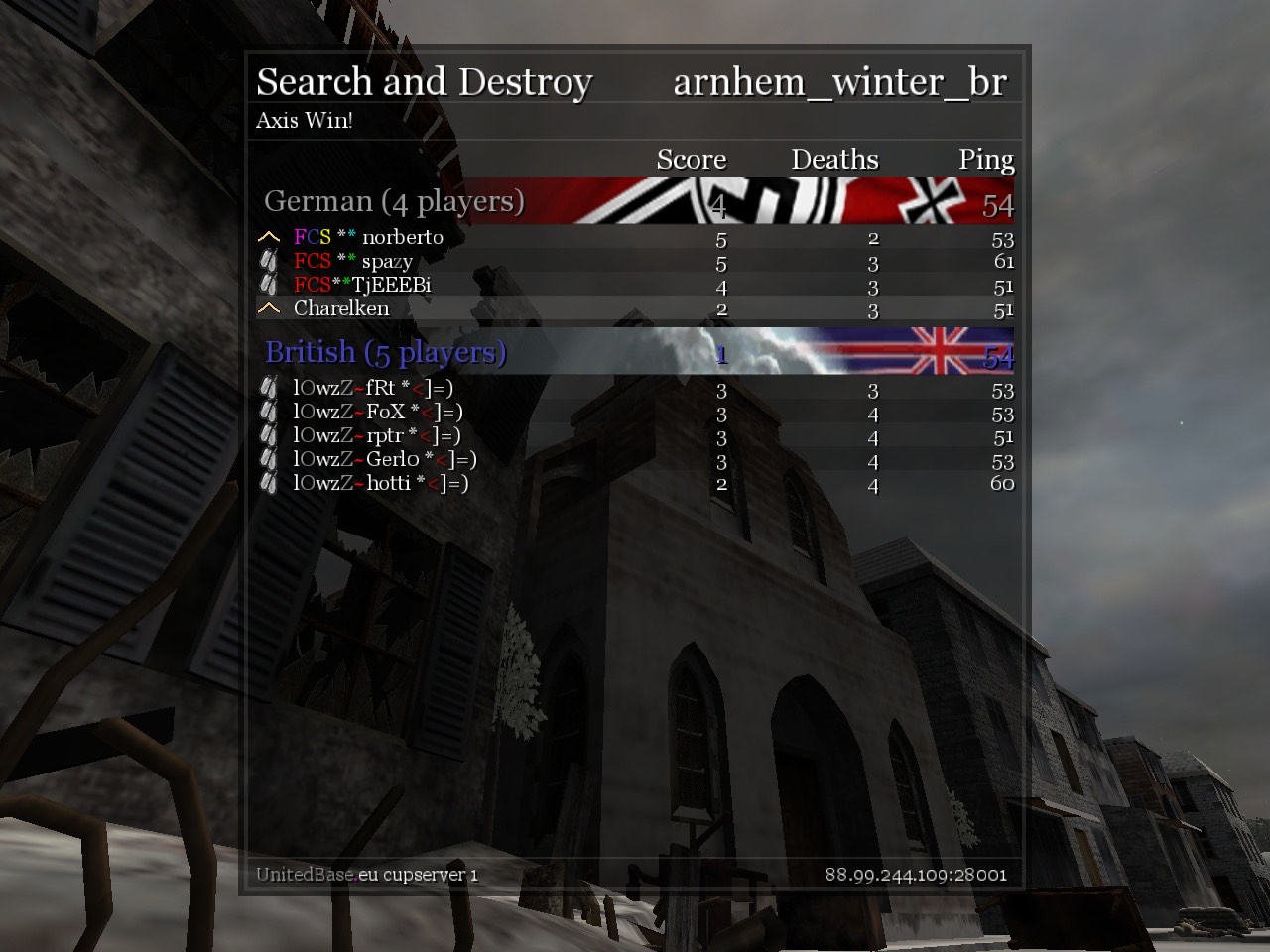Image resolution: width=1270 pixels, height=952 pixels.
Task: Expand the British (5 players) team section
Action: coord(384,352)
